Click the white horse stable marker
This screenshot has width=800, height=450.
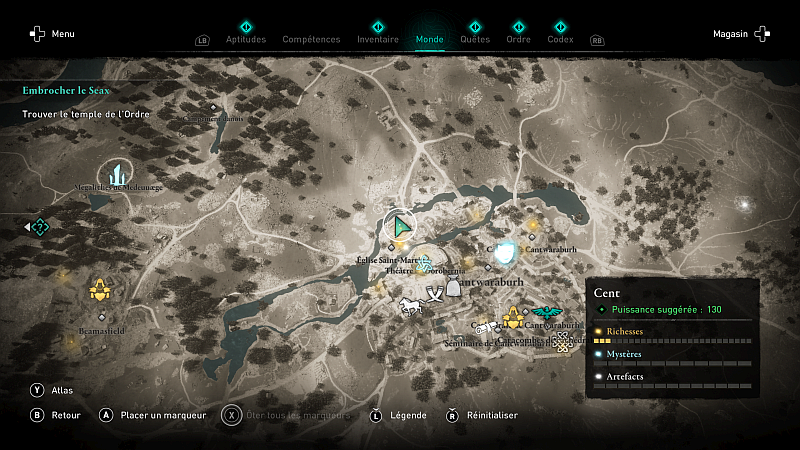(x=409, y=305)
